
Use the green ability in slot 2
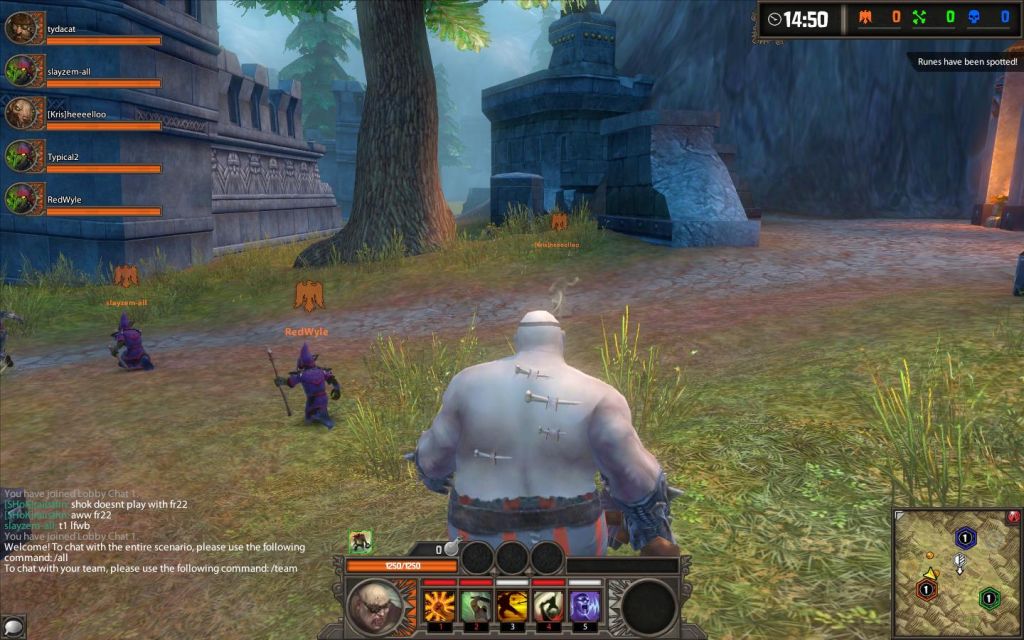tap(476, 606)
